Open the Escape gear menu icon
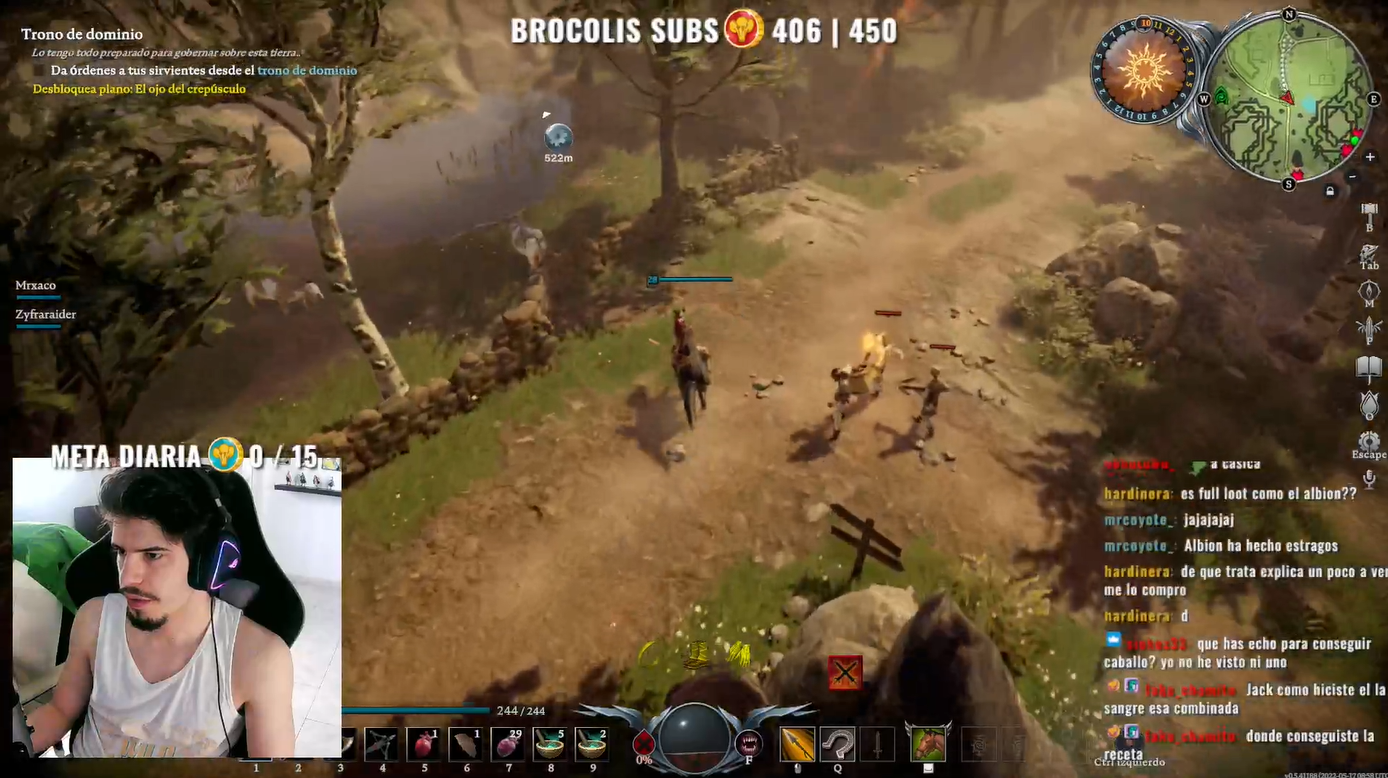The width and height of the screenshot is (1388, 778). coord(1369,441)
